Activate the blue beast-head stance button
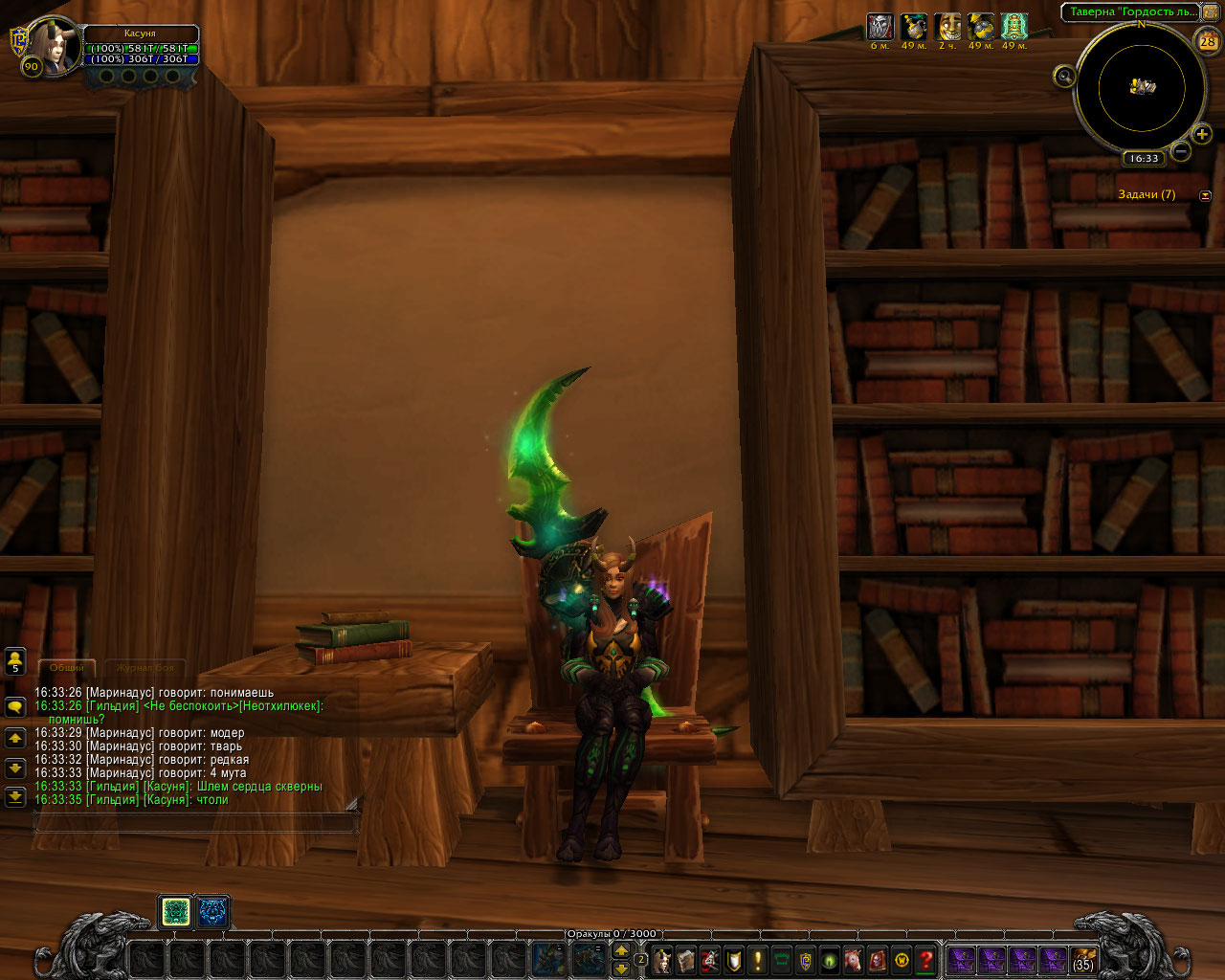 (x=212, y=913)
